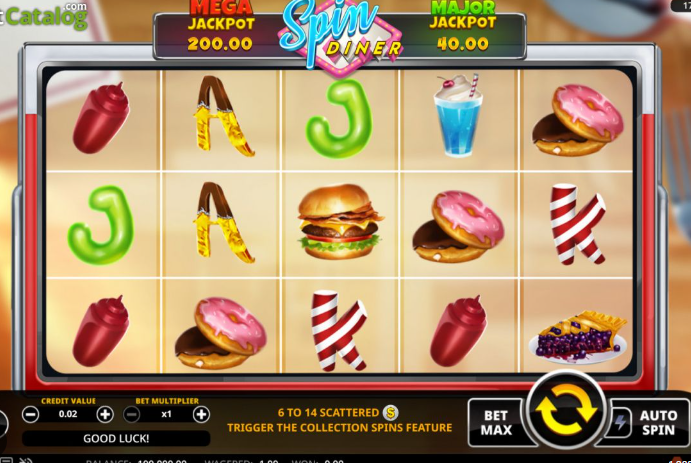Increase the credit value
The height and width of the screenshot is (463, 691).
[x=105, y=414]
